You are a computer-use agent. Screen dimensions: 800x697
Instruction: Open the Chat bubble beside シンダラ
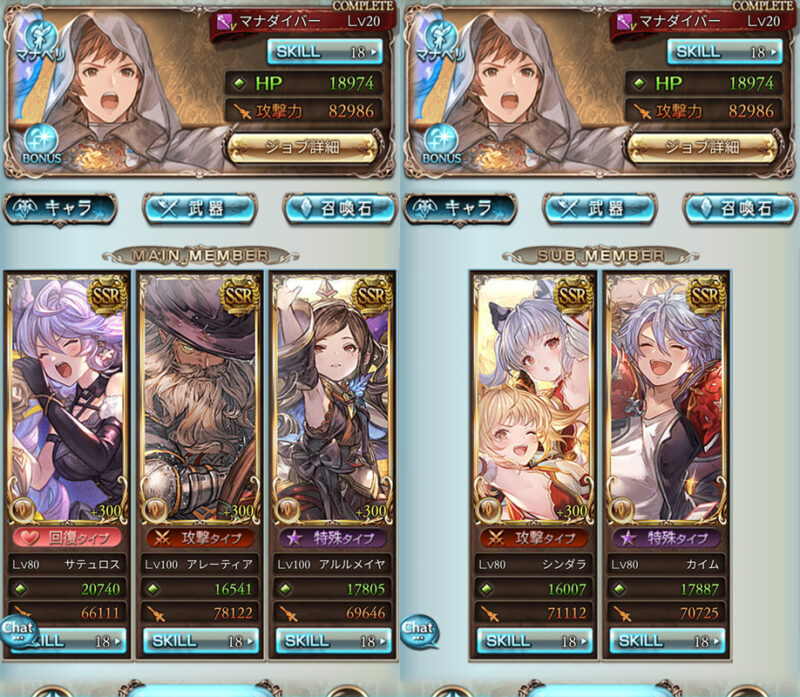[x=417, y=628]
